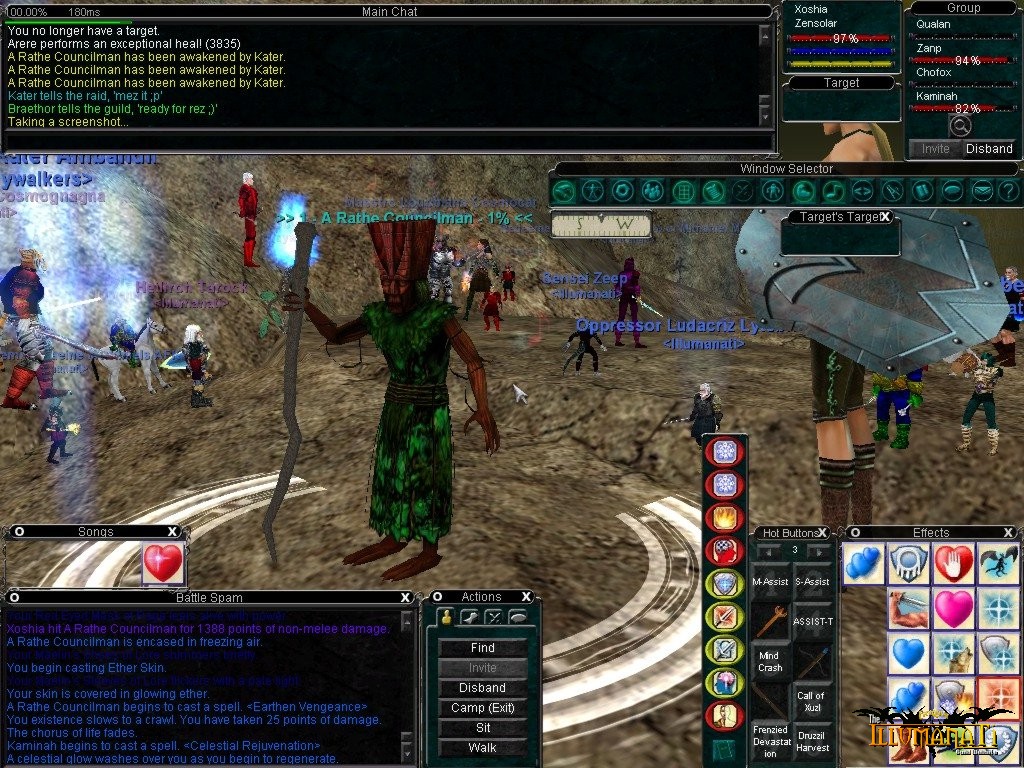Toggle the Walk button in Actions
This screenshot has width=1024, height=768.
click(482, 748)
